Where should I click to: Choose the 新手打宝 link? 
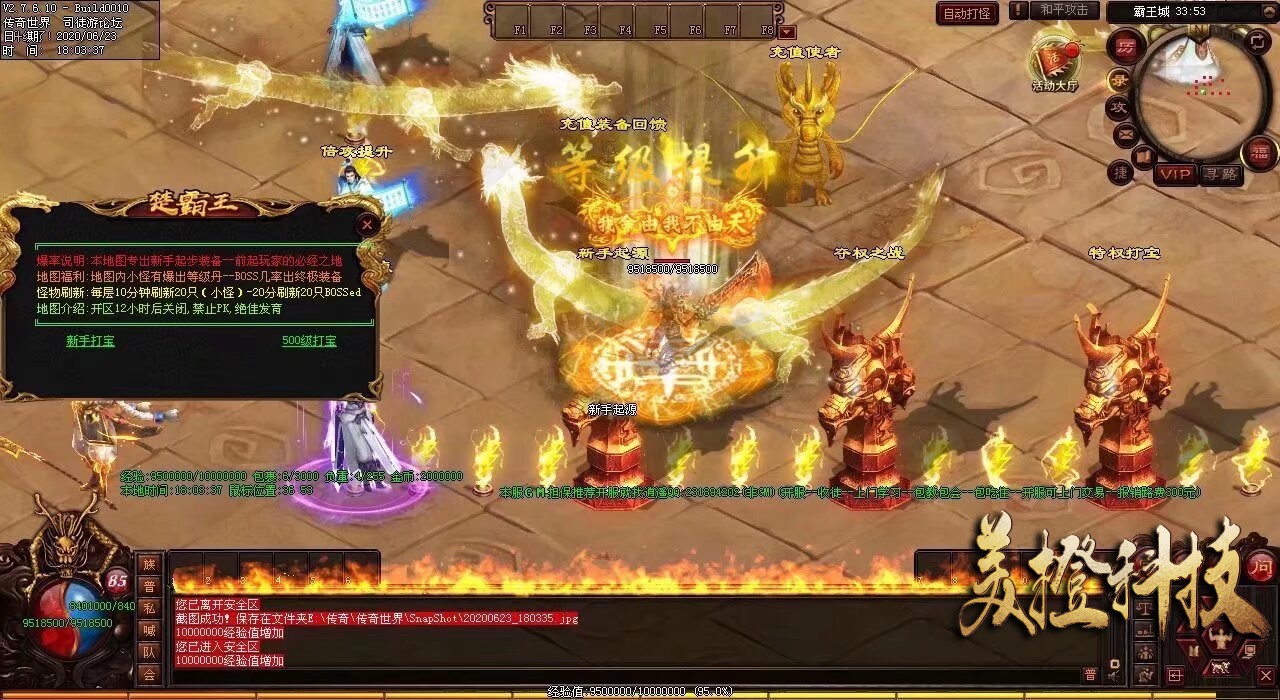coord(90,341)
